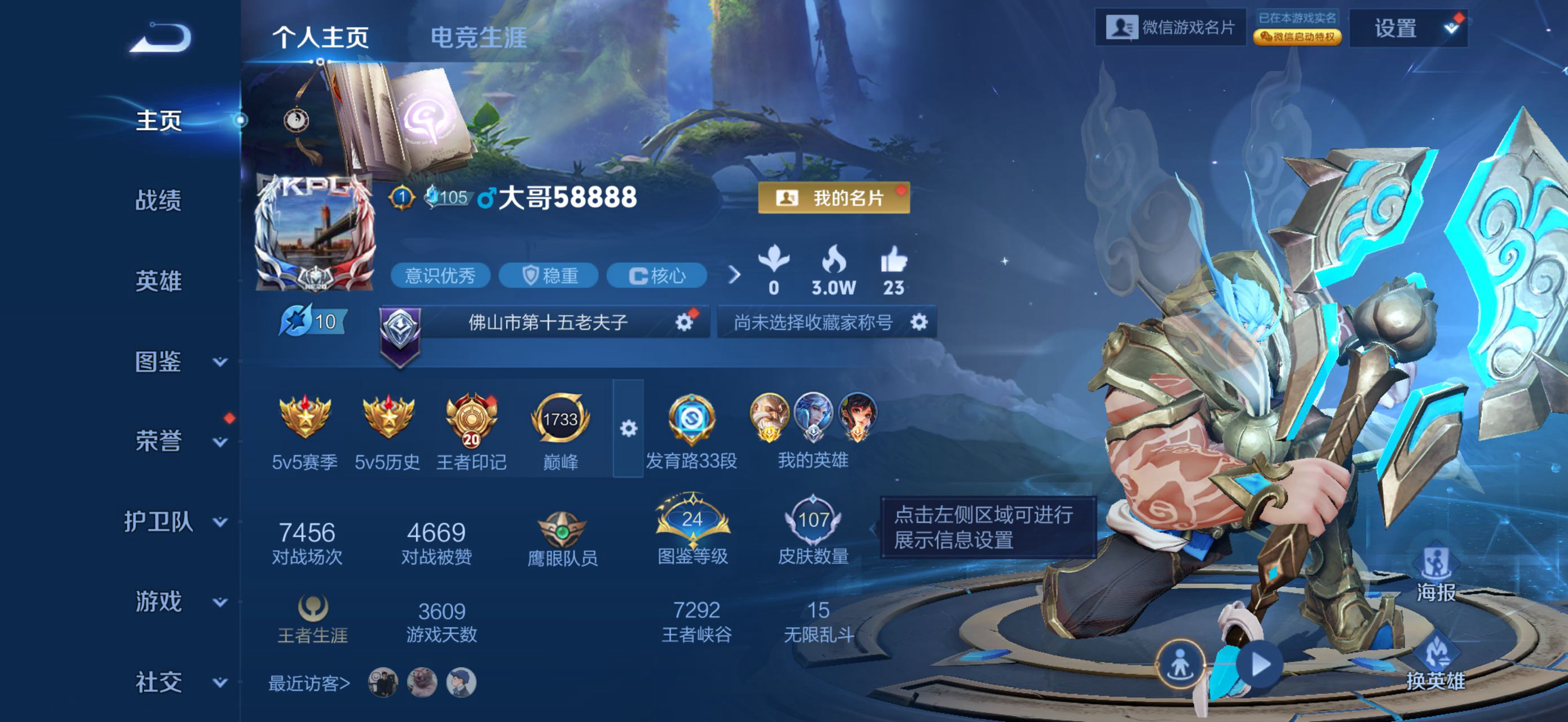Viewport: 1568px width, 722px height.
Task: Click the 我的名片 gold button
Action: click(x=833, y=198)
